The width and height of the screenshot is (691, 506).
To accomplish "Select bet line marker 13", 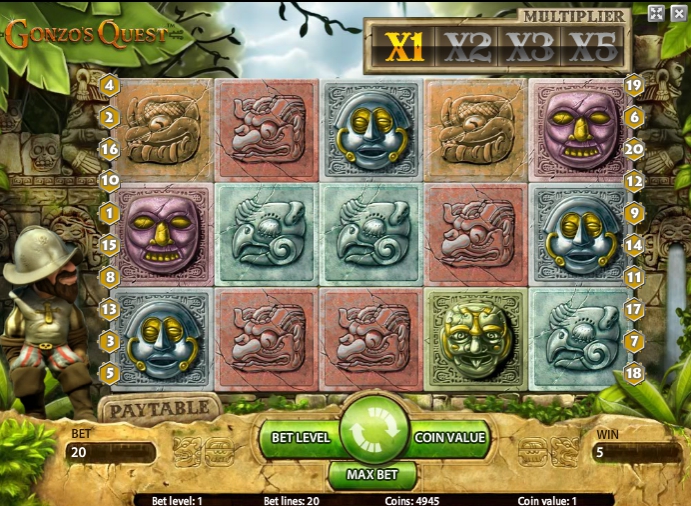I will pos(110,309).
